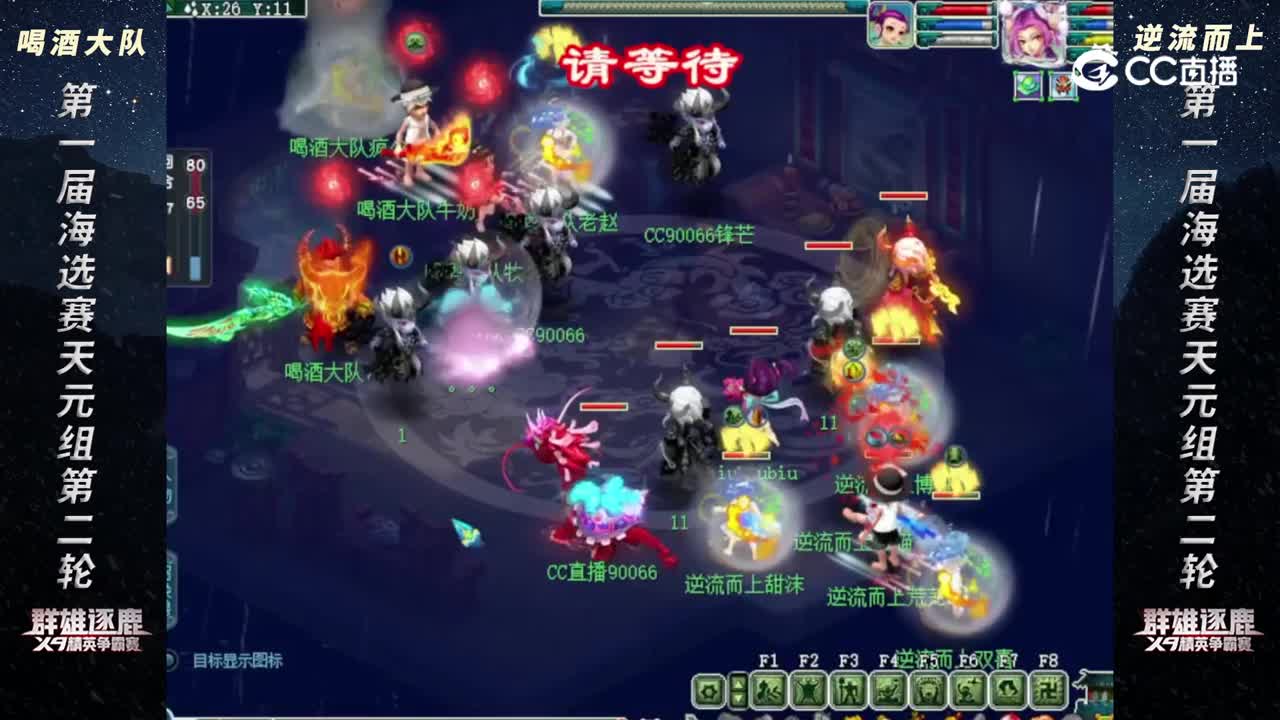Click the small teammate portrait near the top right

[890, 23]
